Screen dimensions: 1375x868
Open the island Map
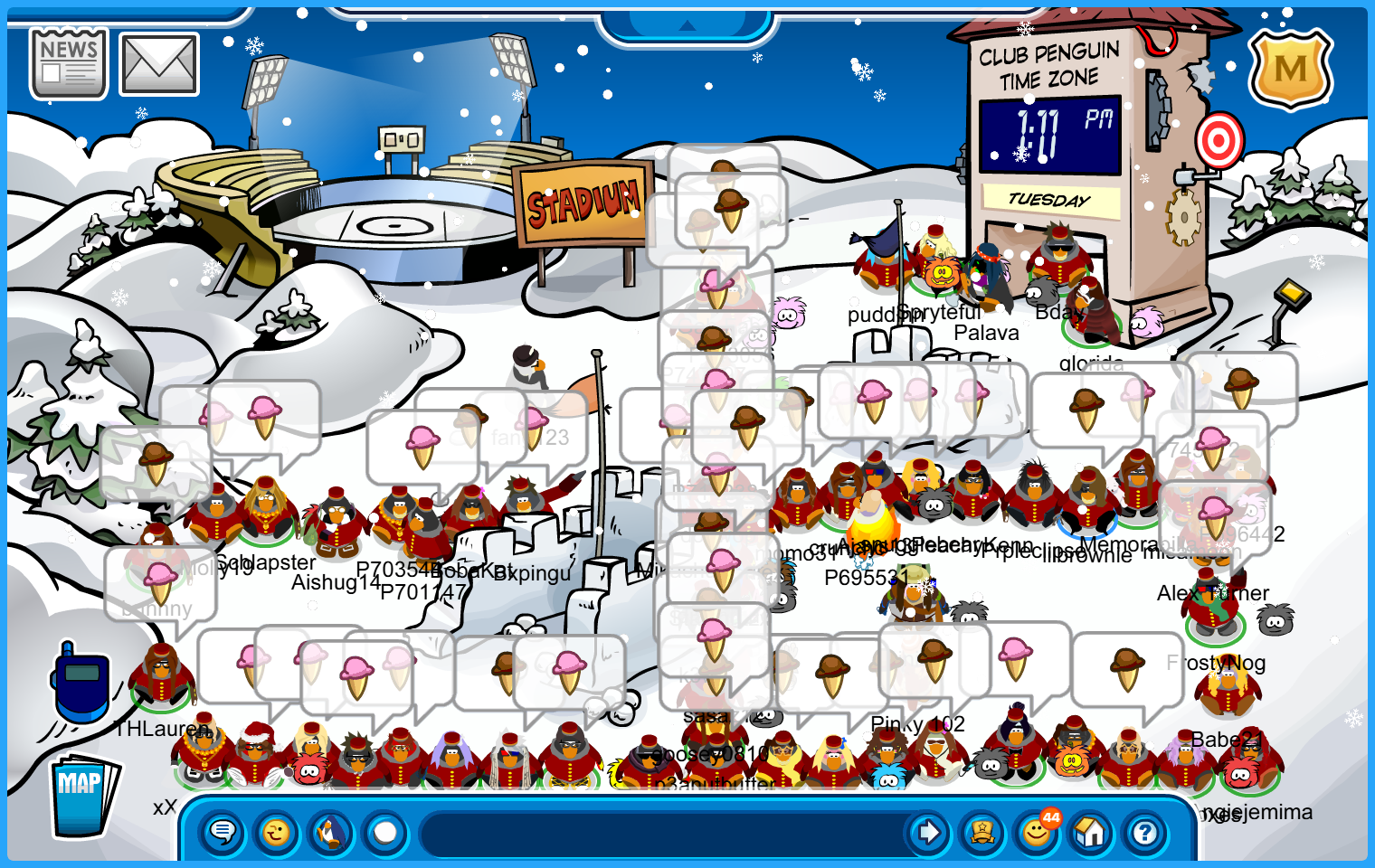click(x=83, y=796)
